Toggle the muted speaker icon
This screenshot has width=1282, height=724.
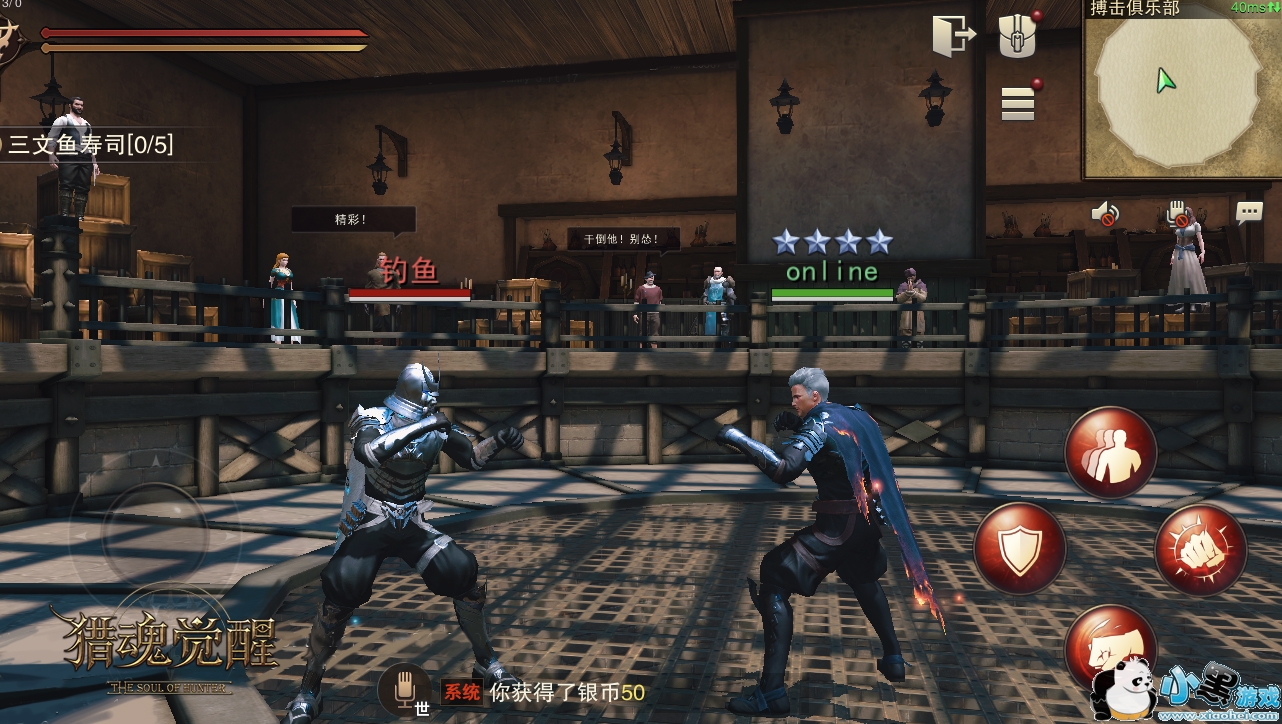click(1105, 213)
